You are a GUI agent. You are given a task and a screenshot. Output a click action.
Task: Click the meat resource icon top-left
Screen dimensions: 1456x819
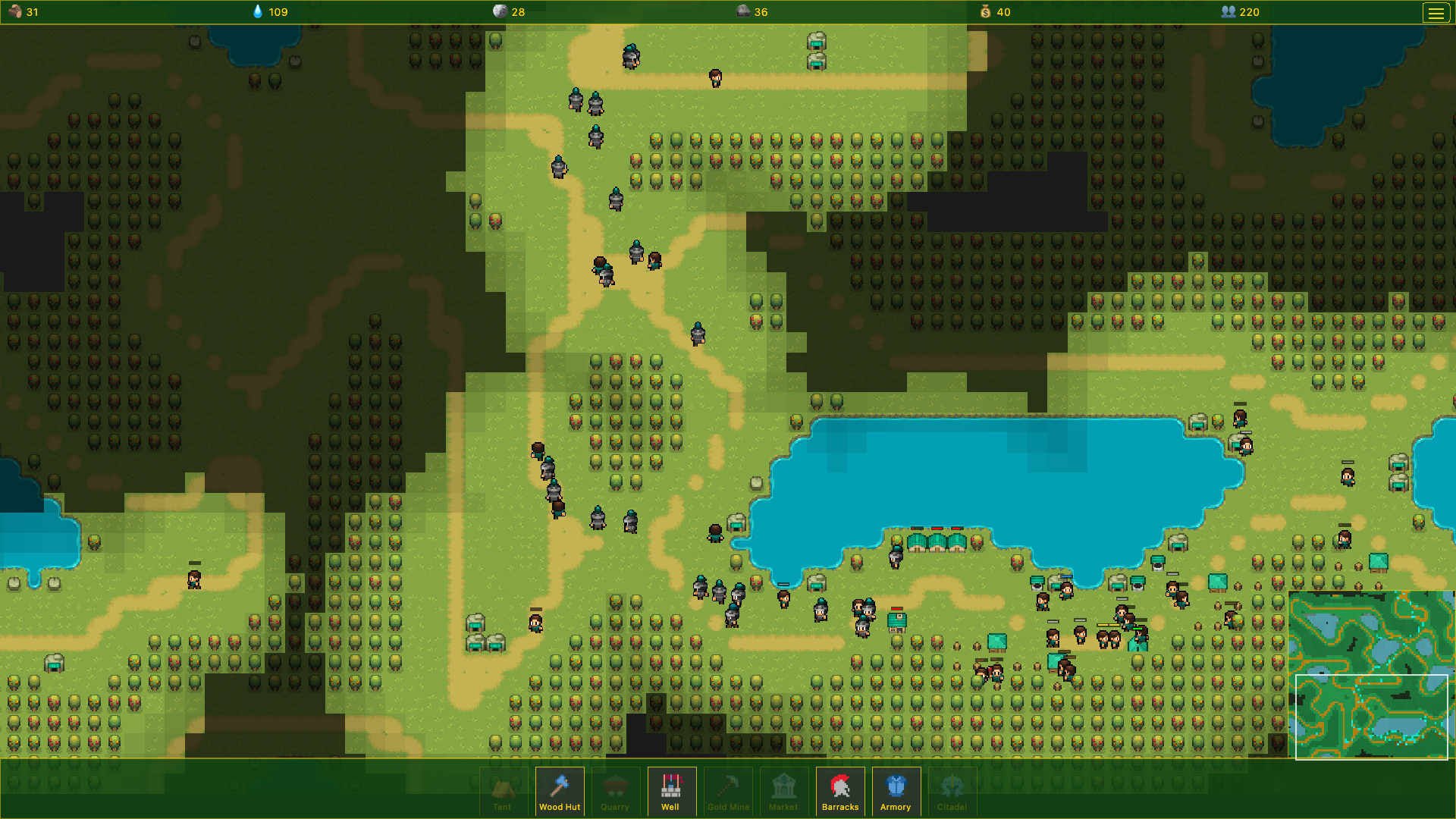pyautogui.click(x=13, y=12)
